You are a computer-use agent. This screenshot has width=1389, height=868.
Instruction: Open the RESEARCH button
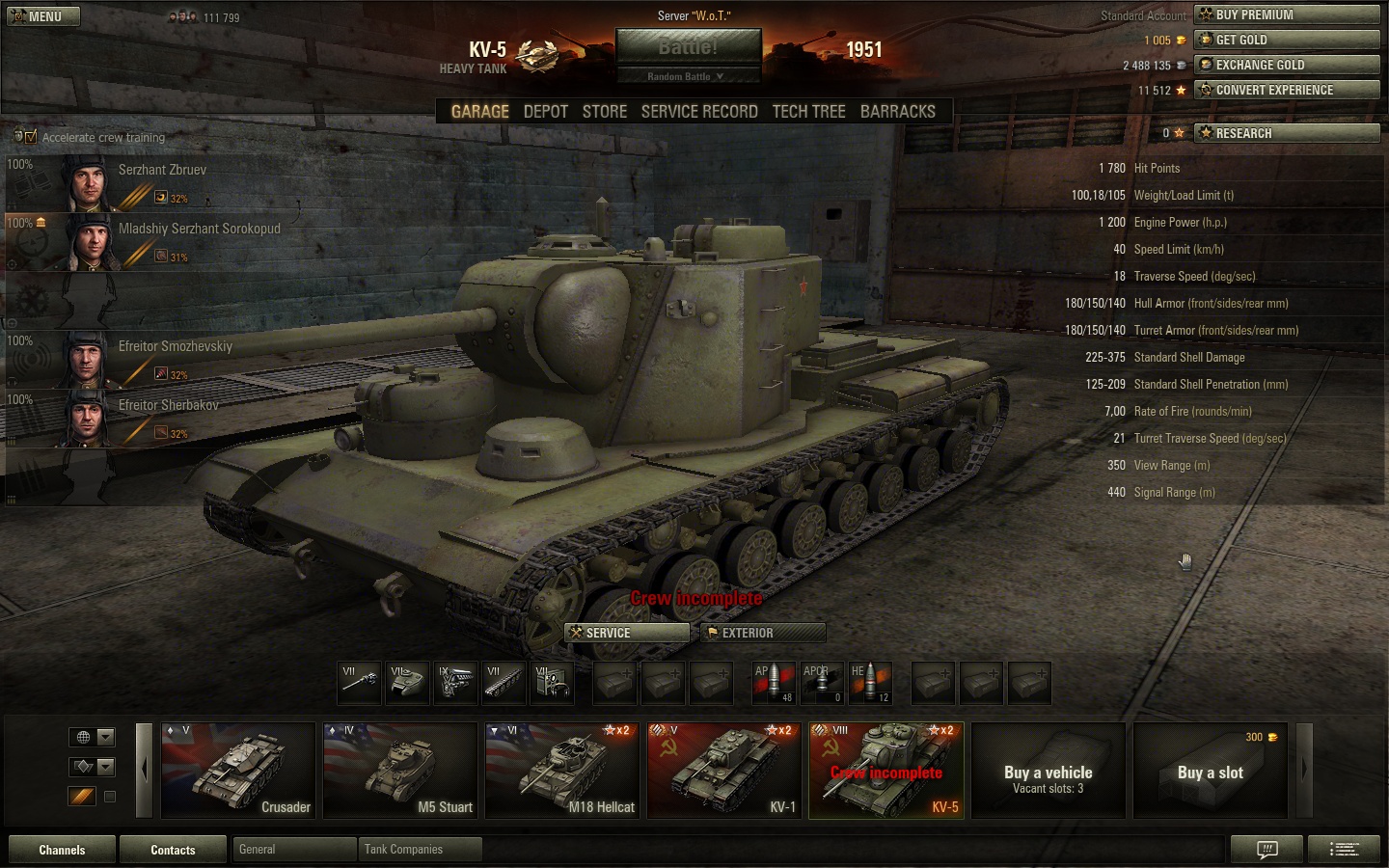click(x=1287, y=133)
